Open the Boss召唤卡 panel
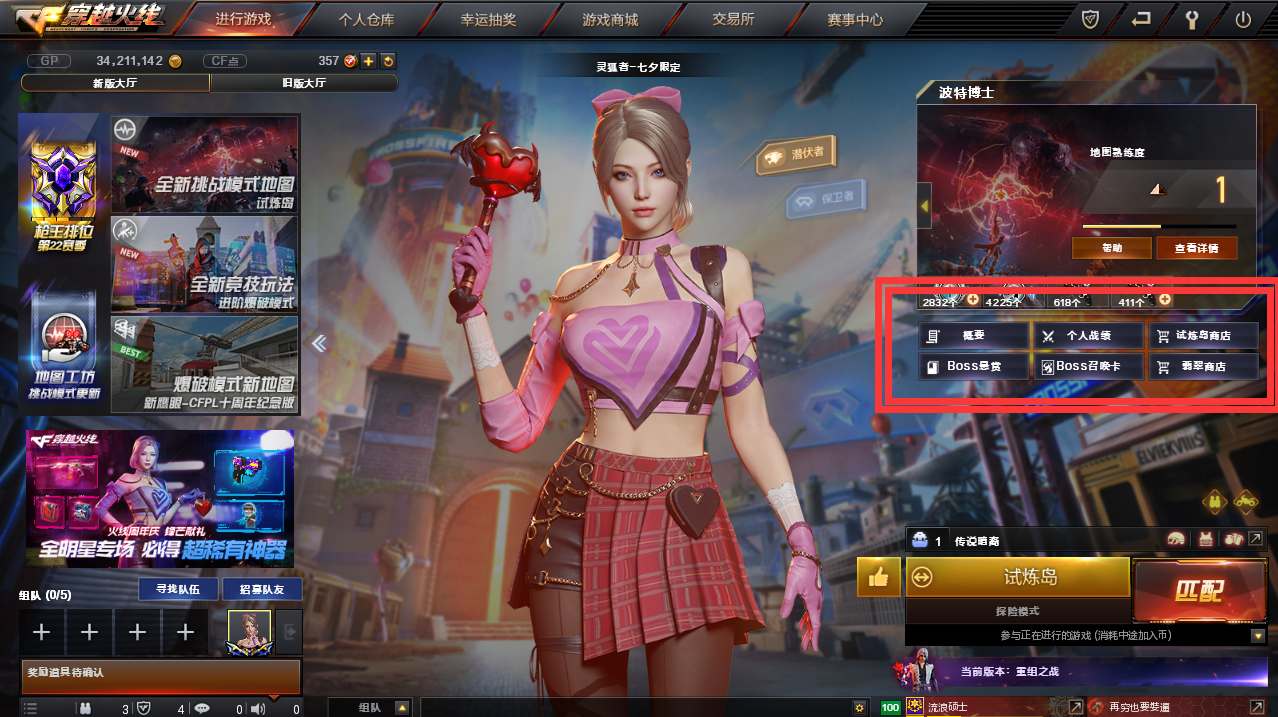The image size is (1278, 717). pos(1089,366)
